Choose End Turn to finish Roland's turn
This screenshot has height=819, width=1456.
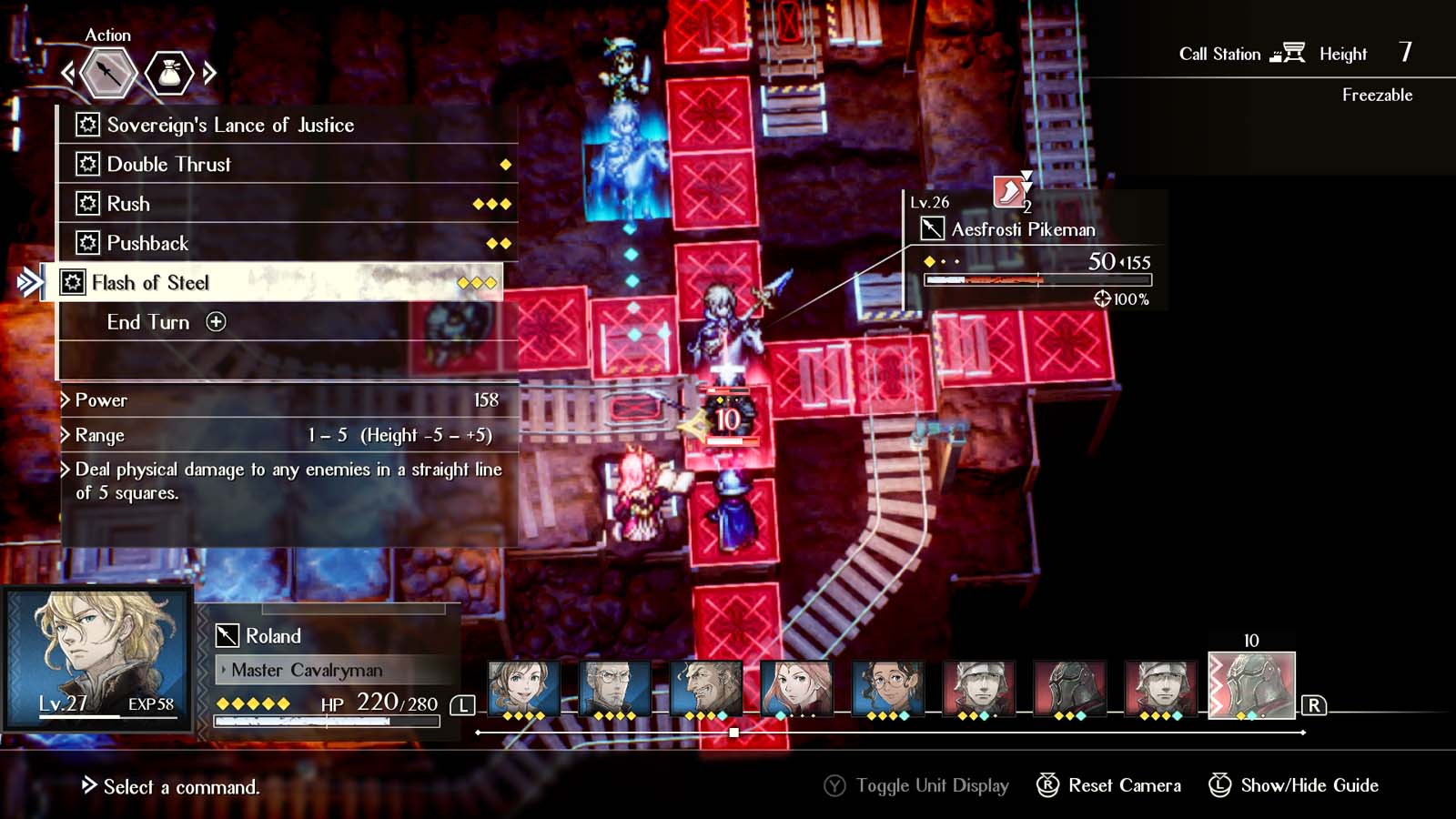pyautogui.click(x=148, y=322)
